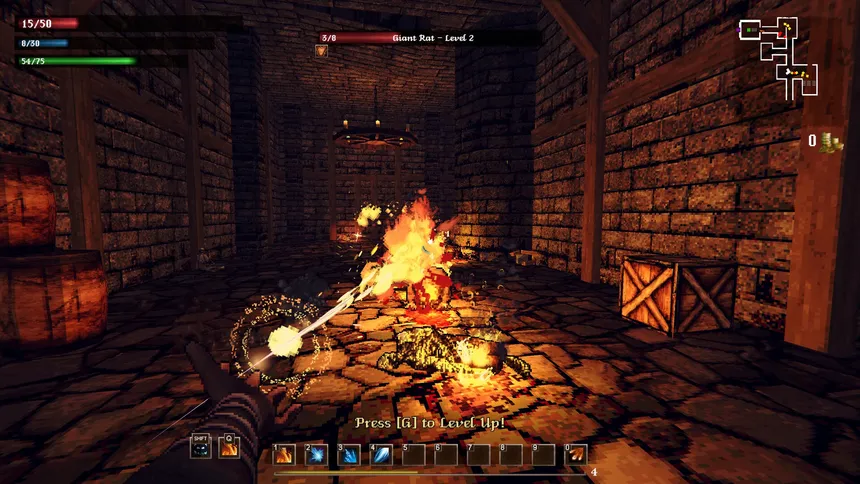Activate the fire bolt spell in slot 0
Image resolution: width=860 pixels, height=484 pixels.
[x=576, y=455]
